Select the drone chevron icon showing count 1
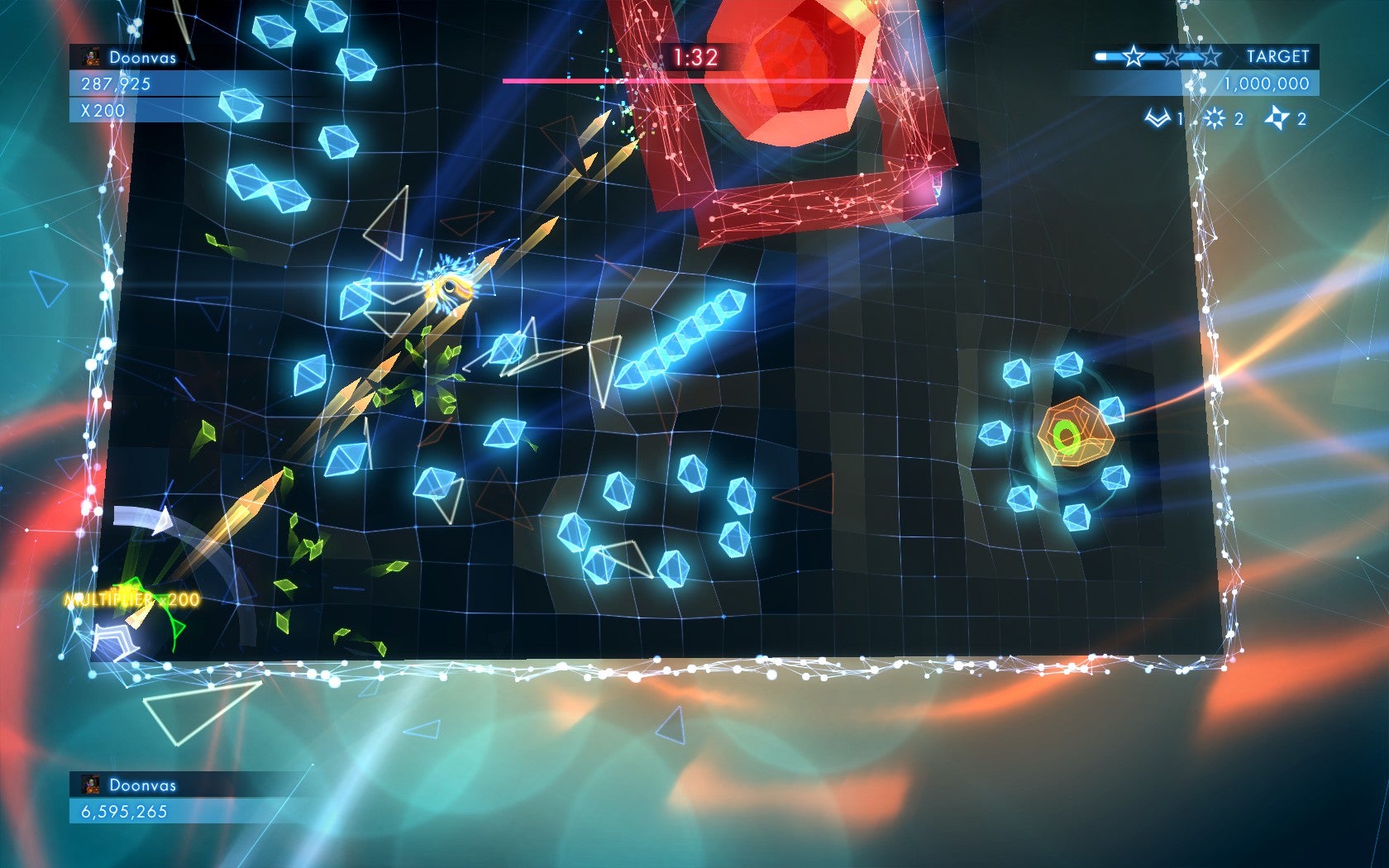This screenshot has height=868, width=1389. coord(1157,117)
